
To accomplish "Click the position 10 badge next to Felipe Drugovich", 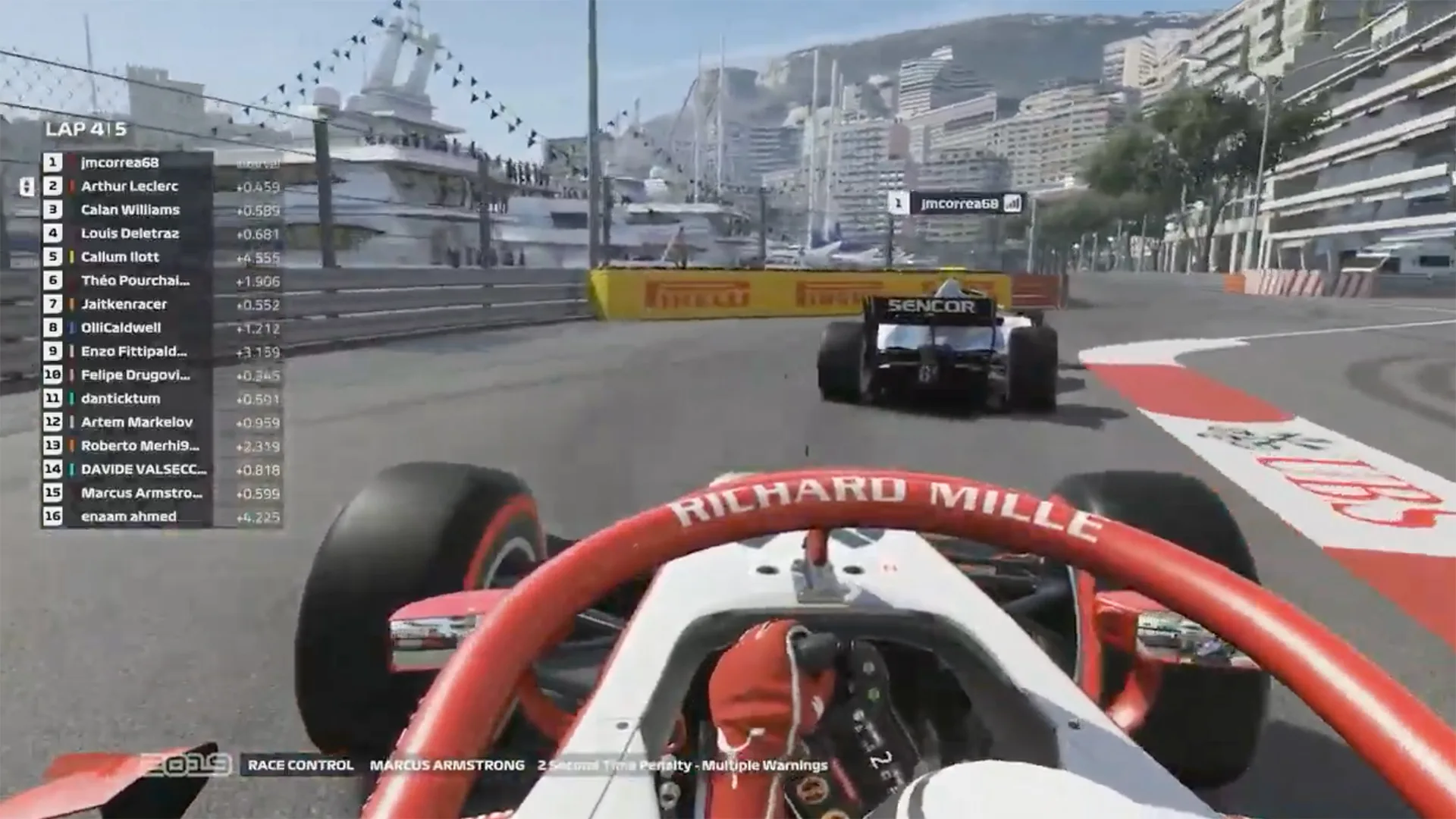I will [x=51, y=375].
